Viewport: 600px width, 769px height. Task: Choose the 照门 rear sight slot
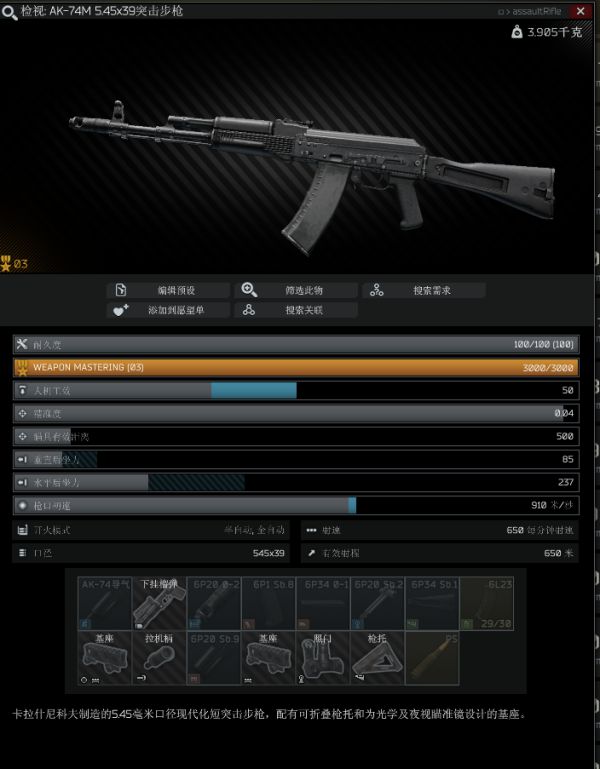(x=323, y=658)
